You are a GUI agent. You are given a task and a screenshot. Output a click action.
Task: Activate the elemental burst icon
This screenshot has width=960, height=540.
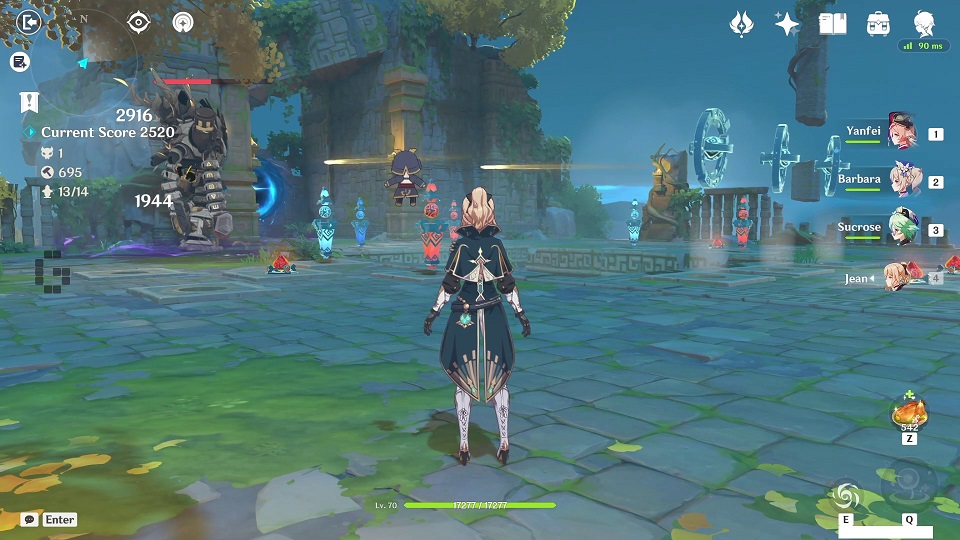(909, 483)
